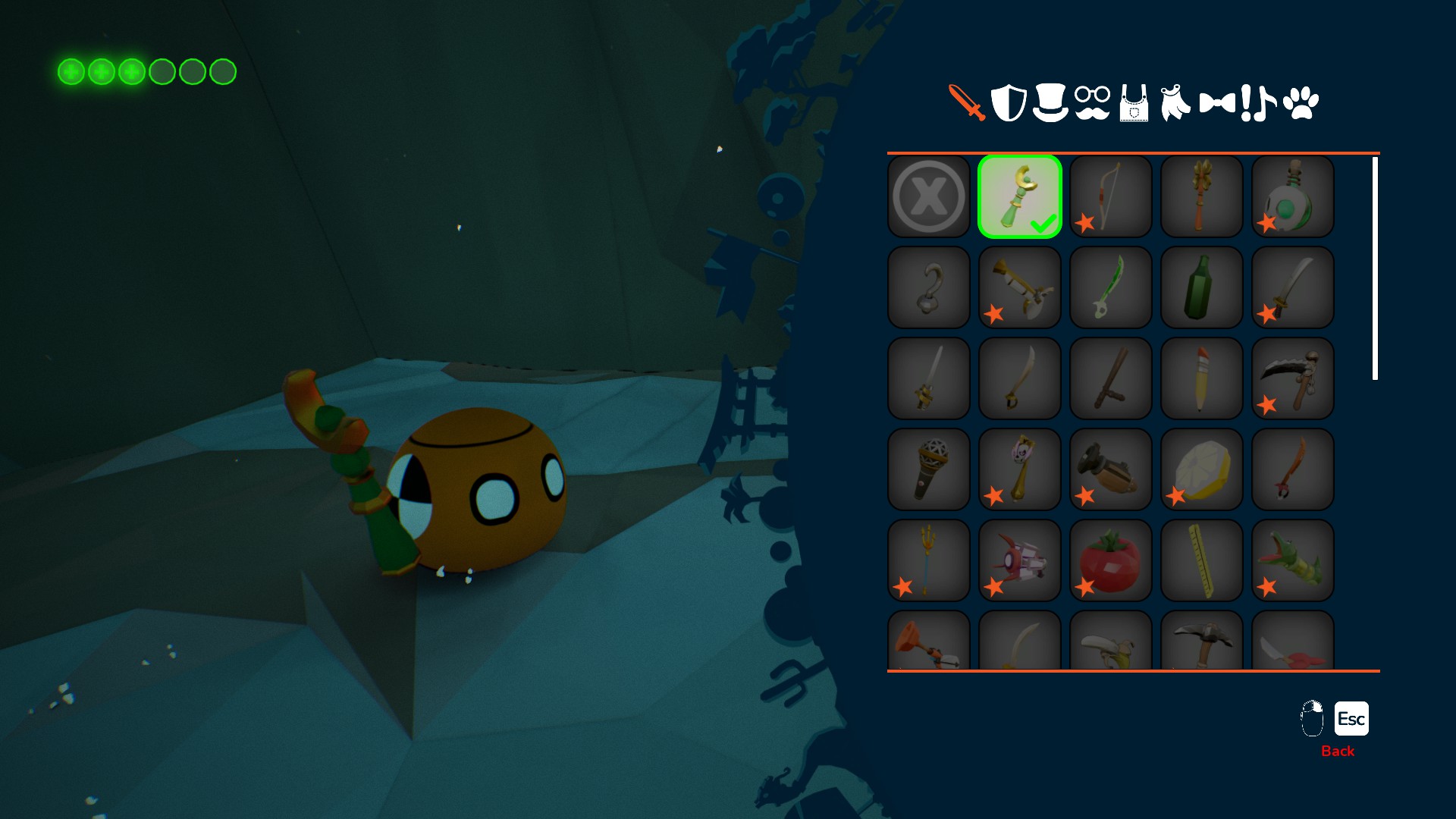Select the top hat category tab
Viewport: 1456px width, 819px height.
point(1050,102)
